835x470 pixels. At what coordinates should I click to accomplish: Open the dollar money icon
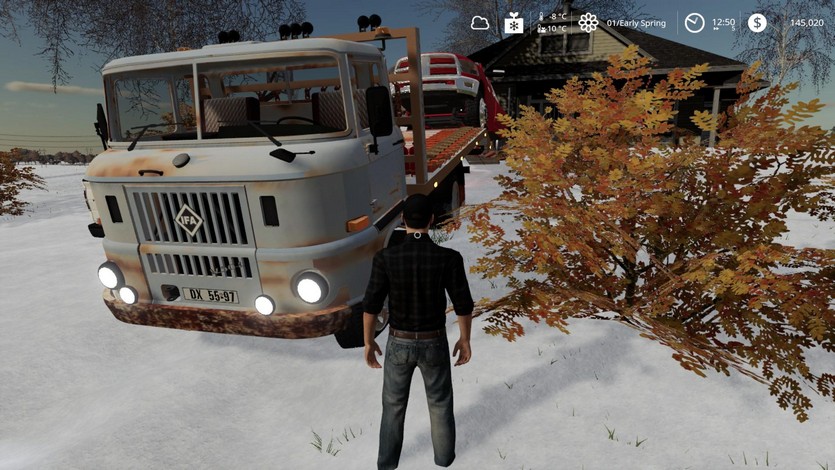757,22
